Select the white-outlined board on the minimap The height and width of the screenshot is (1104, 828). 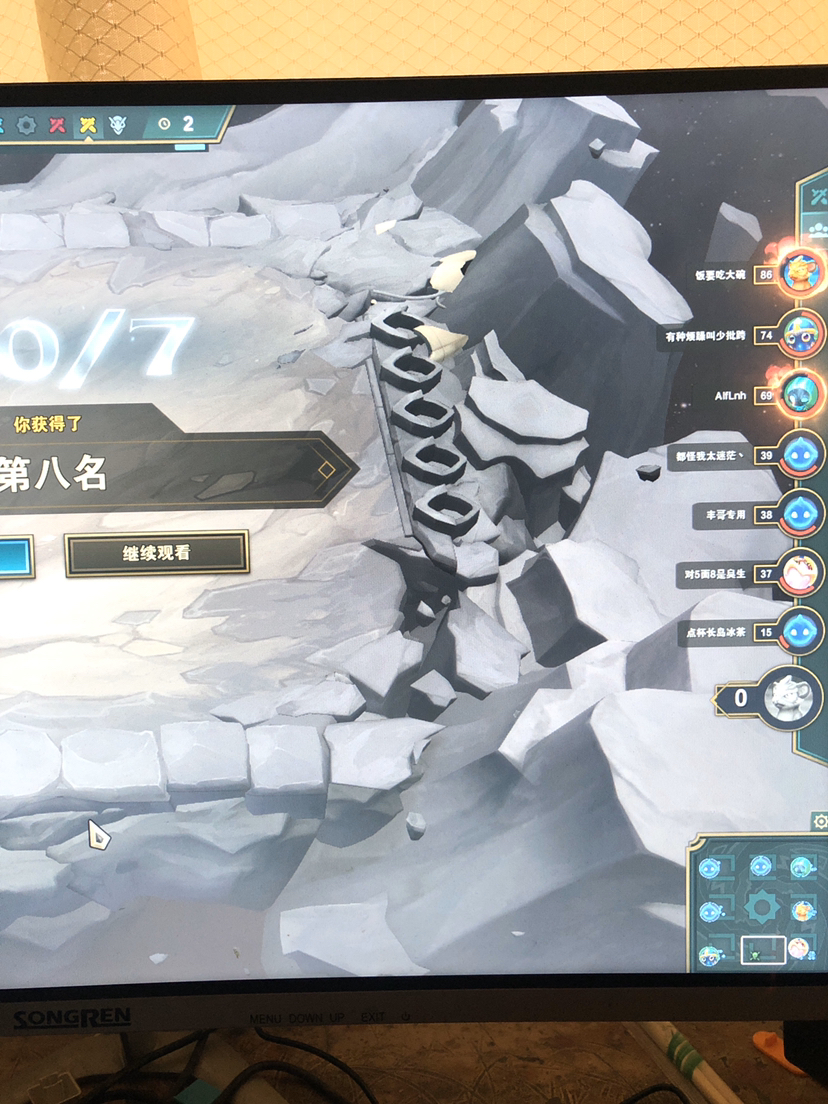762,951
